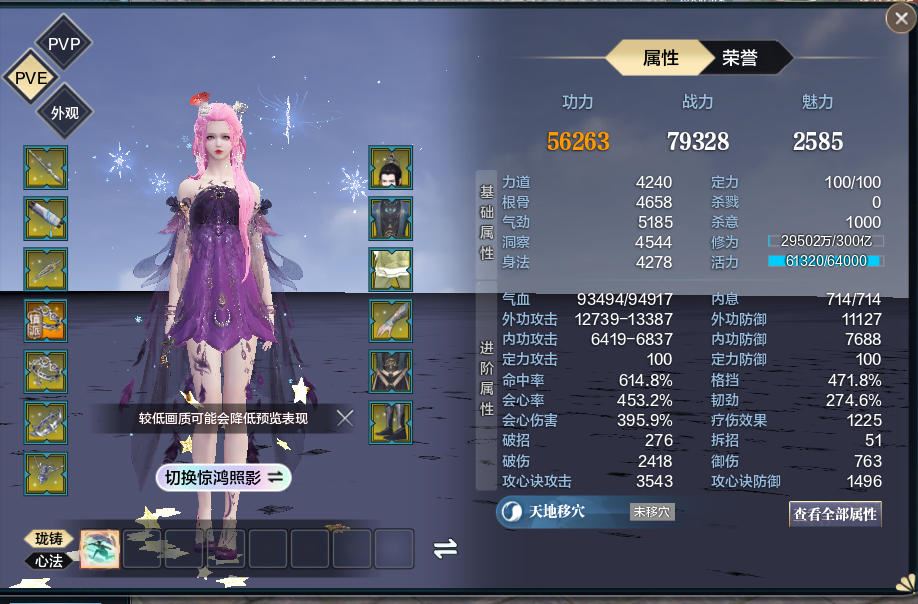
Task: Open the 天地移穴 feature
Action: pyautogui.click(x=555, y=512)
